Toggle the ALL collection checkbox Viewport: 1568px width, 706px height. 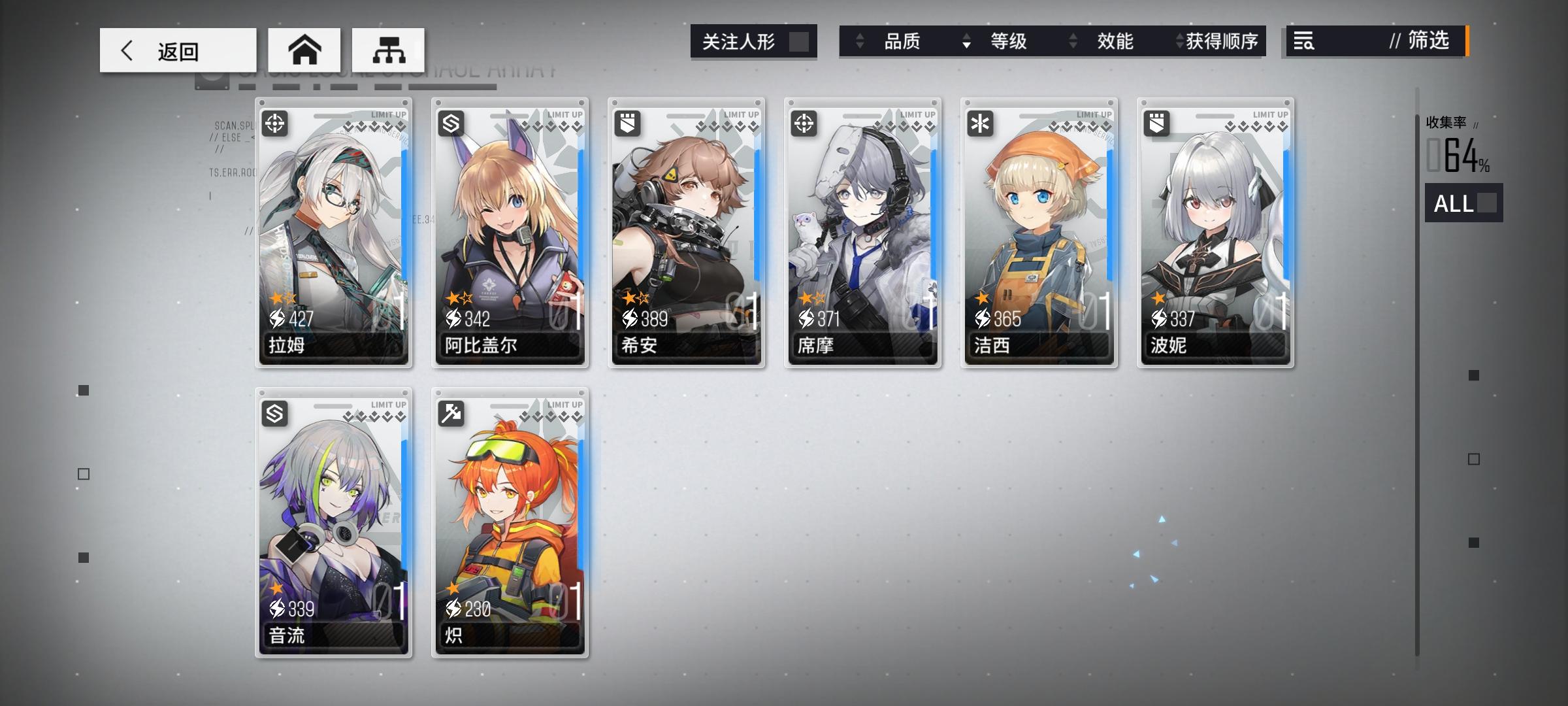pos(1487,205)
